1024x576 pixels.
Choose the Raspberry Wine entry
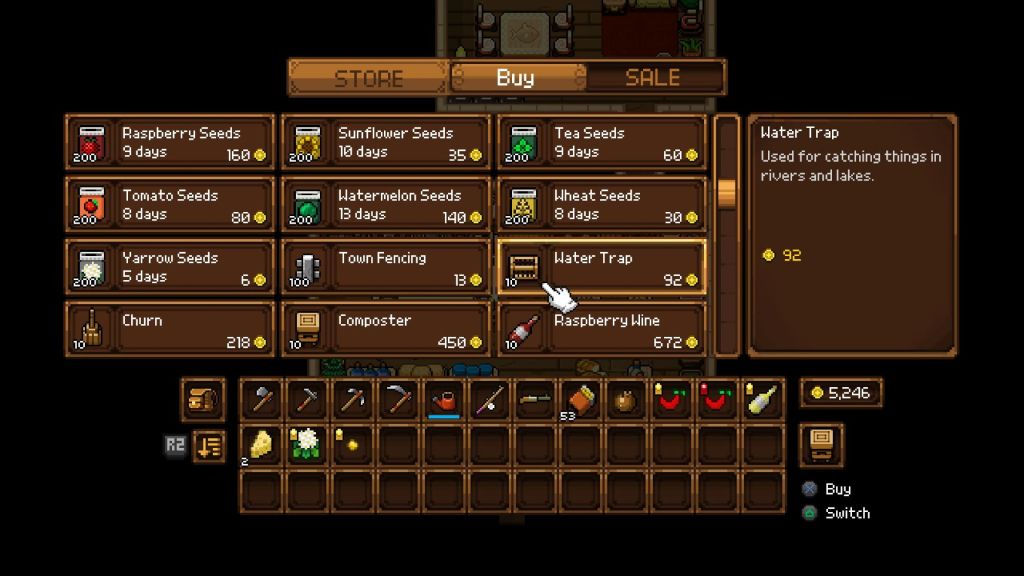coord(602,329)
